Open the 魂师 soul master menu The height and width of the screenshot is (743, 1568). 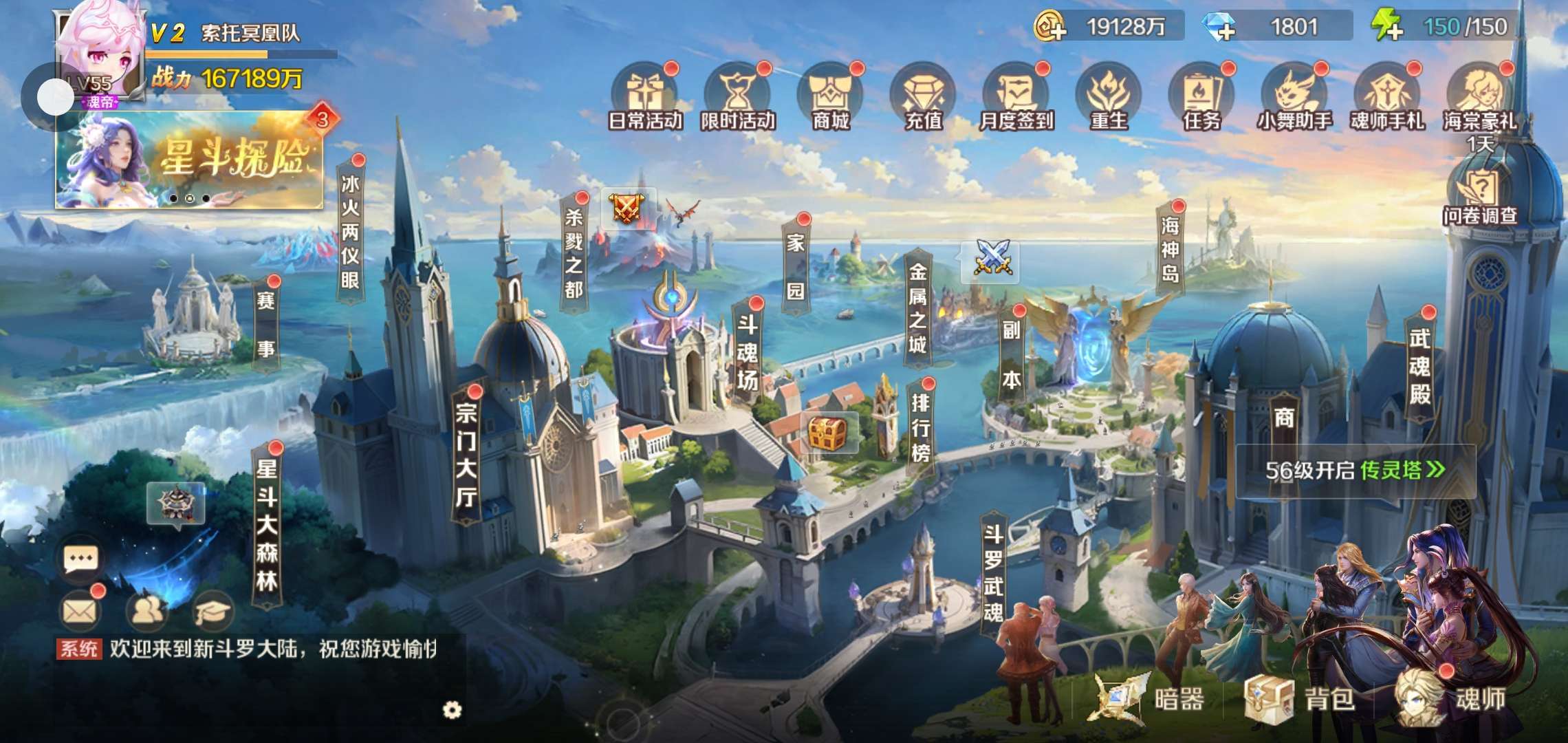point(1451,699)
